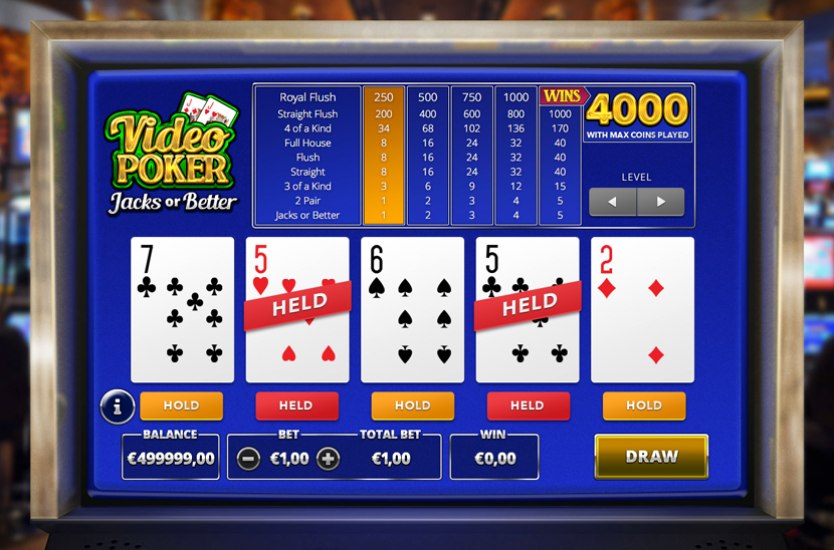Pick the 6 of spades card
Viewport: 834px width, 550px height.
pyautogui.click(x=412, y=309)
